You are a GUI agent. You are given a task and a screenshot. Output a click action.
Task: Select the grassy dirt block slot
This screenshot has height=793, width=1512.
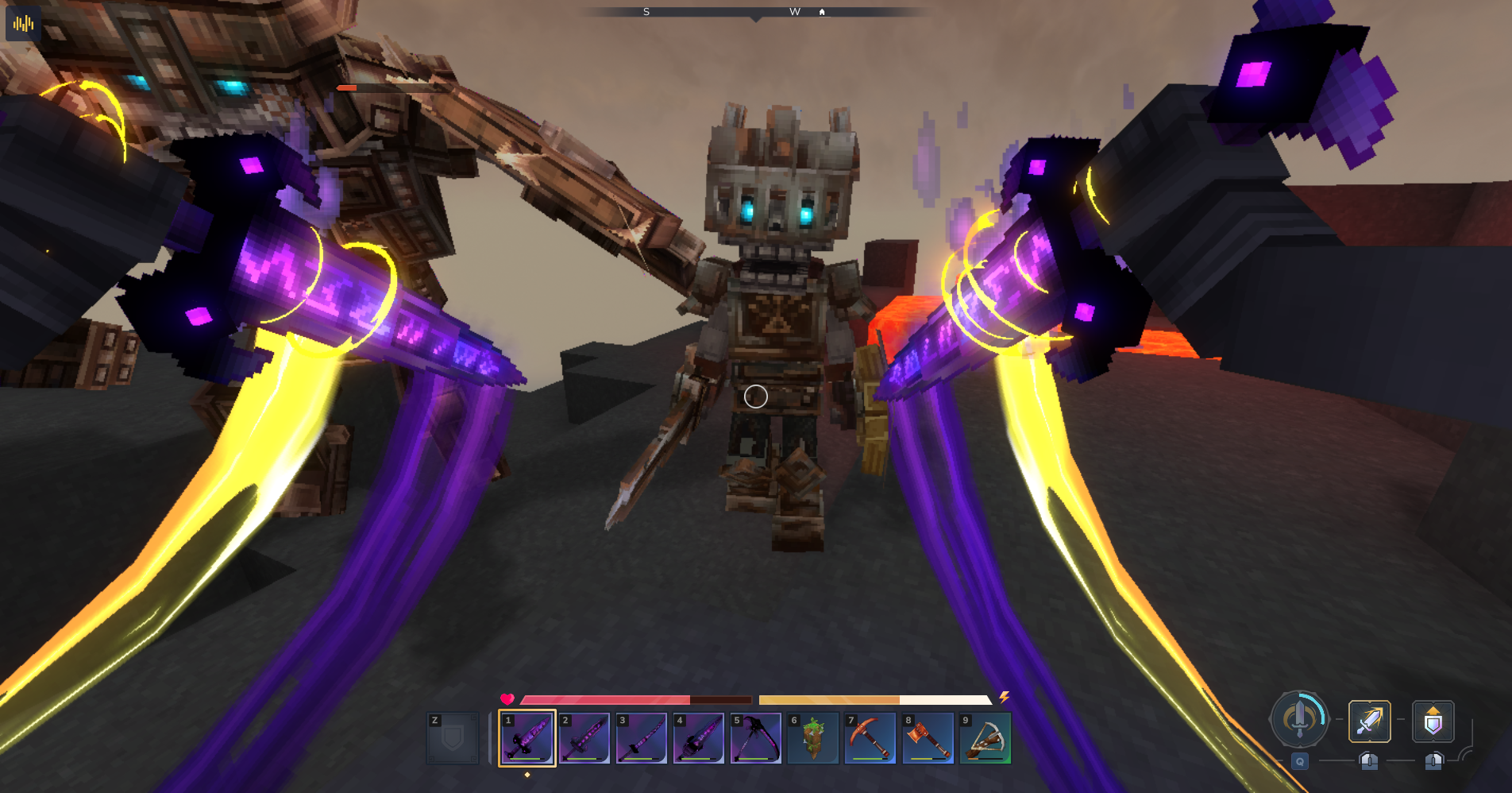tap(813, 738)
